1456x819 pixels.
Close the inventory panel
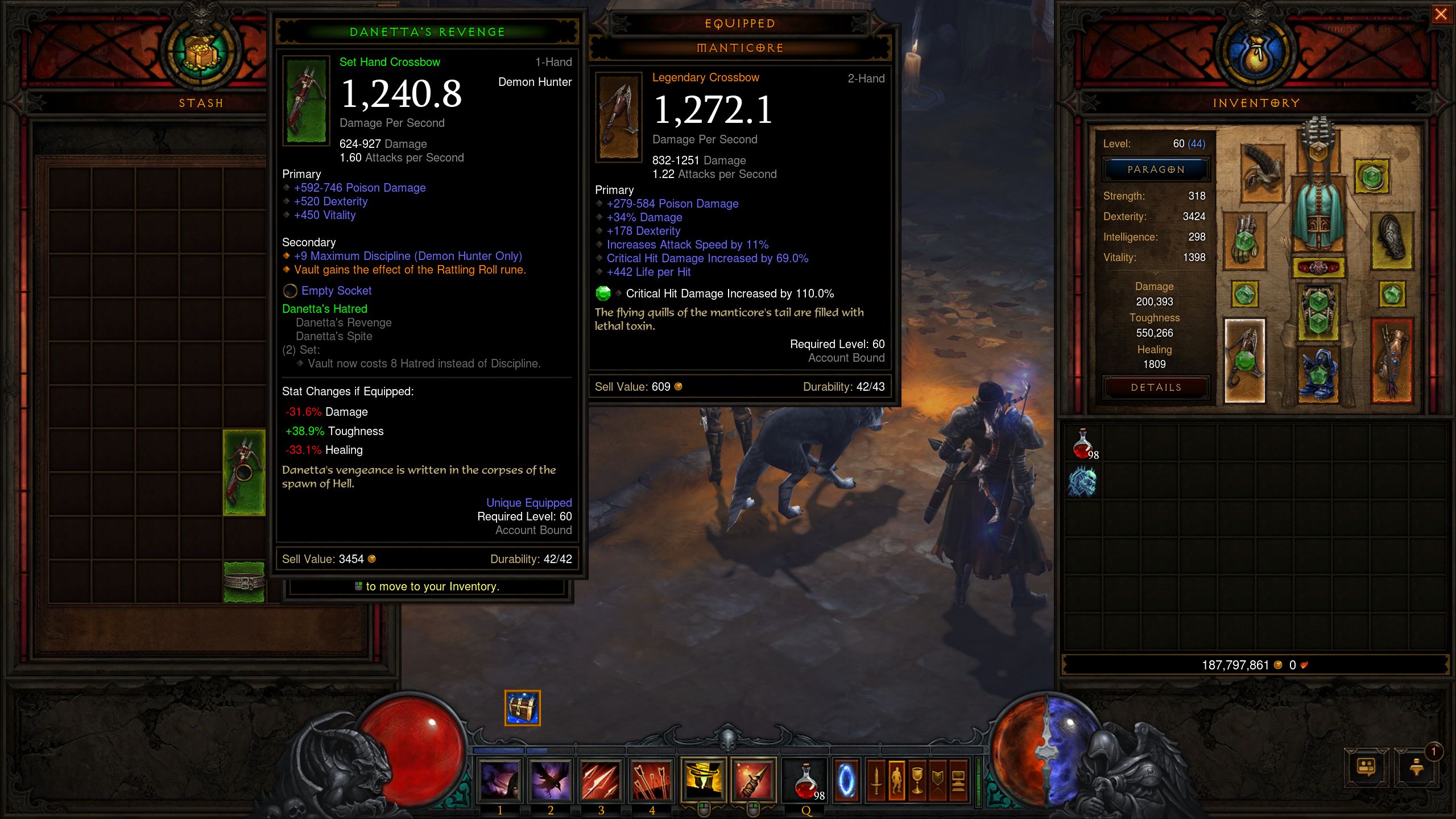pos(1440,14)
